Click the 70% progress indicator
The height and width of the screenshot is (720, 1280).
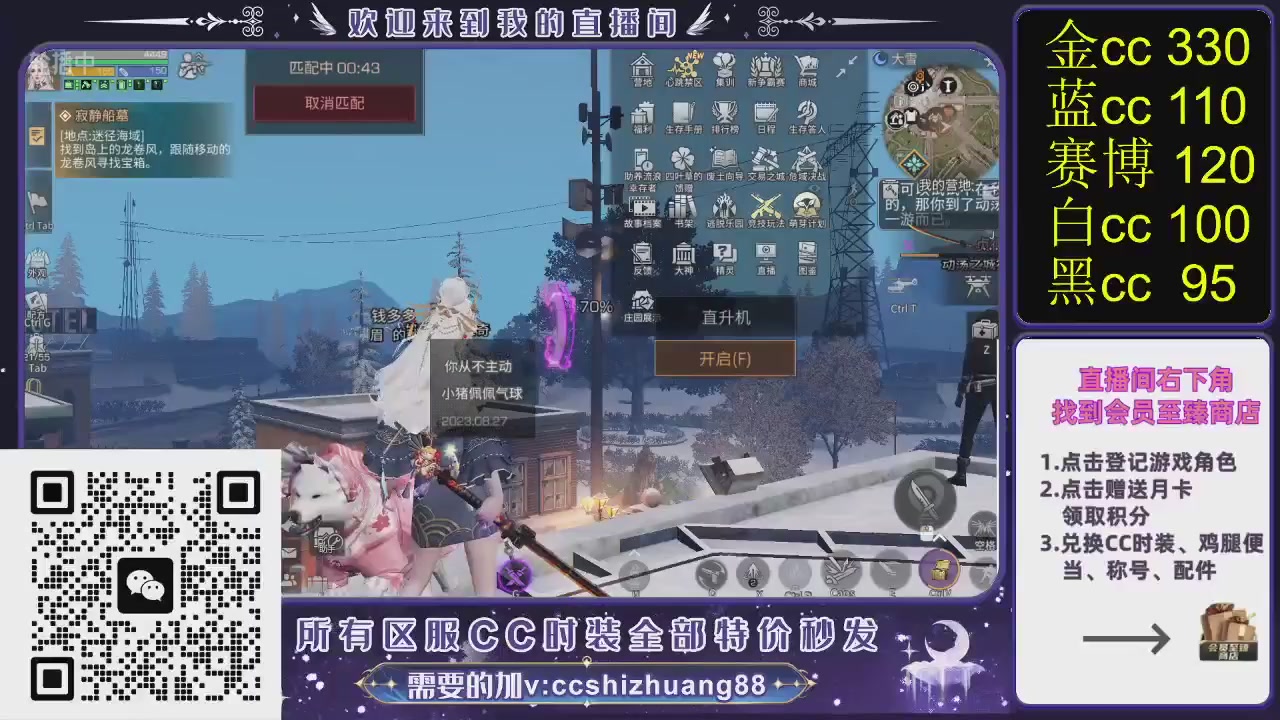[x=596, y=308]
